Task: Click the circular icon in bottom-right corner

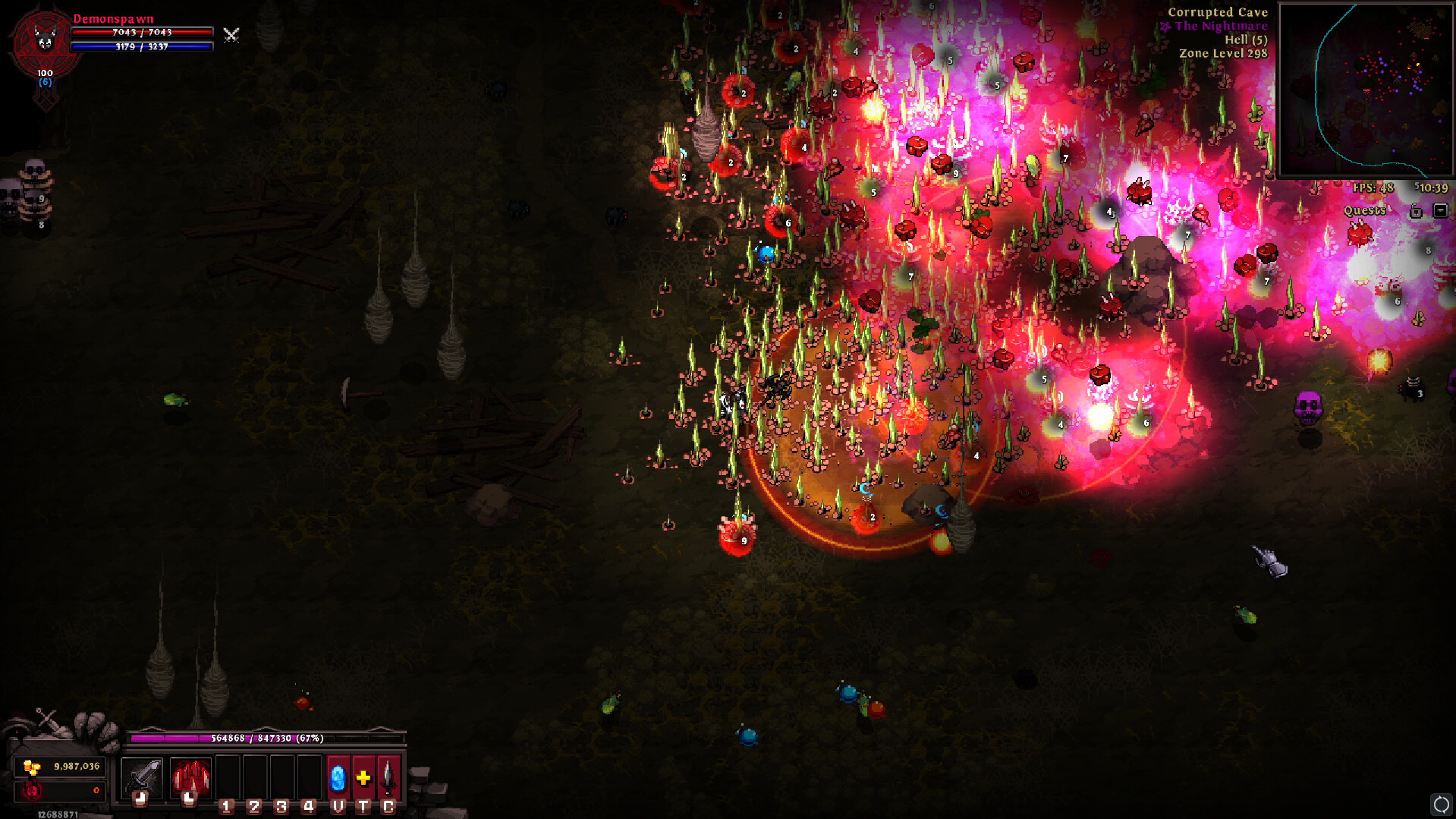Action: (1441, 804)
